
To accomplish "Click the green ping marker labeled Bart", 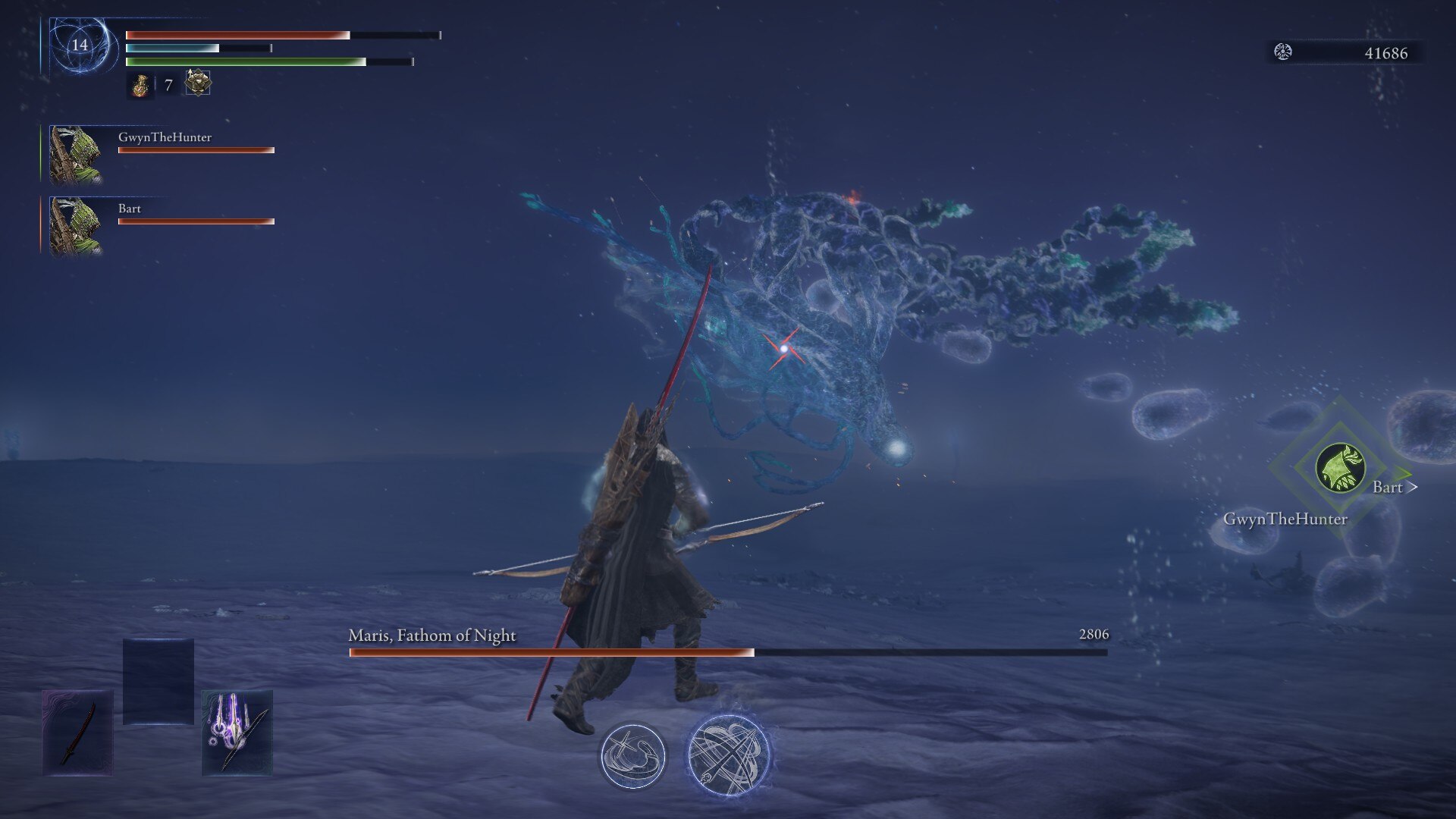I will (1341, 468).
